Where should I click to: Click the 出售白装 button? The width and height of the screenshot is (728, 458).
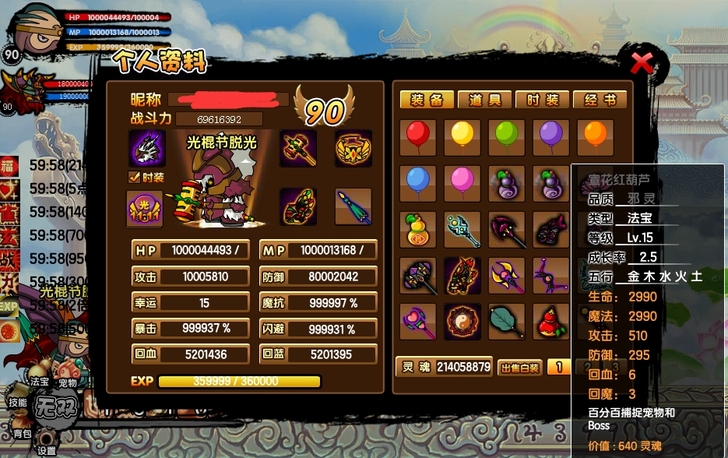(520, 367)
